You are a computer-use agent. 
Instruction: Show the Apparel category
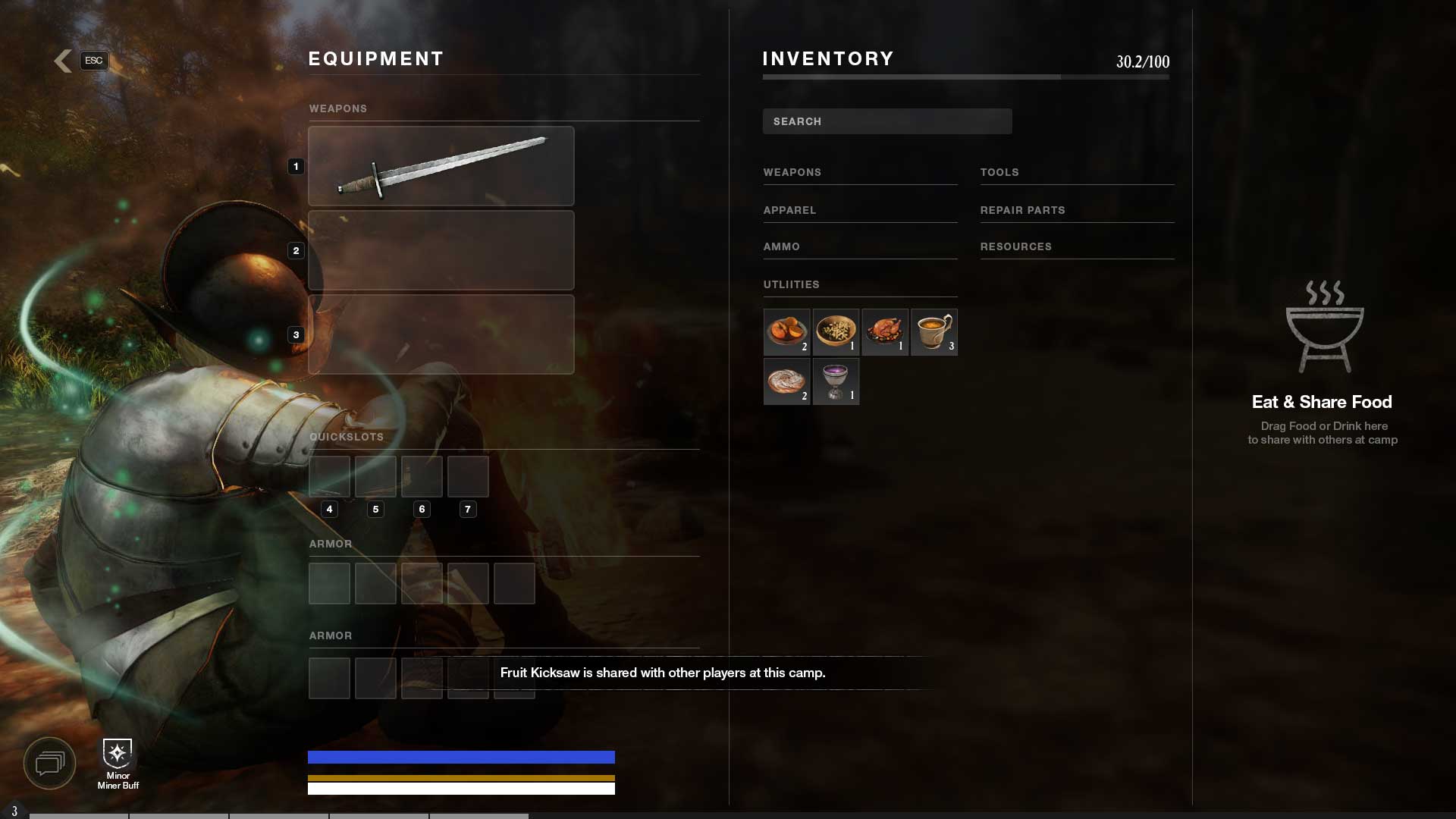pos(789,210)
